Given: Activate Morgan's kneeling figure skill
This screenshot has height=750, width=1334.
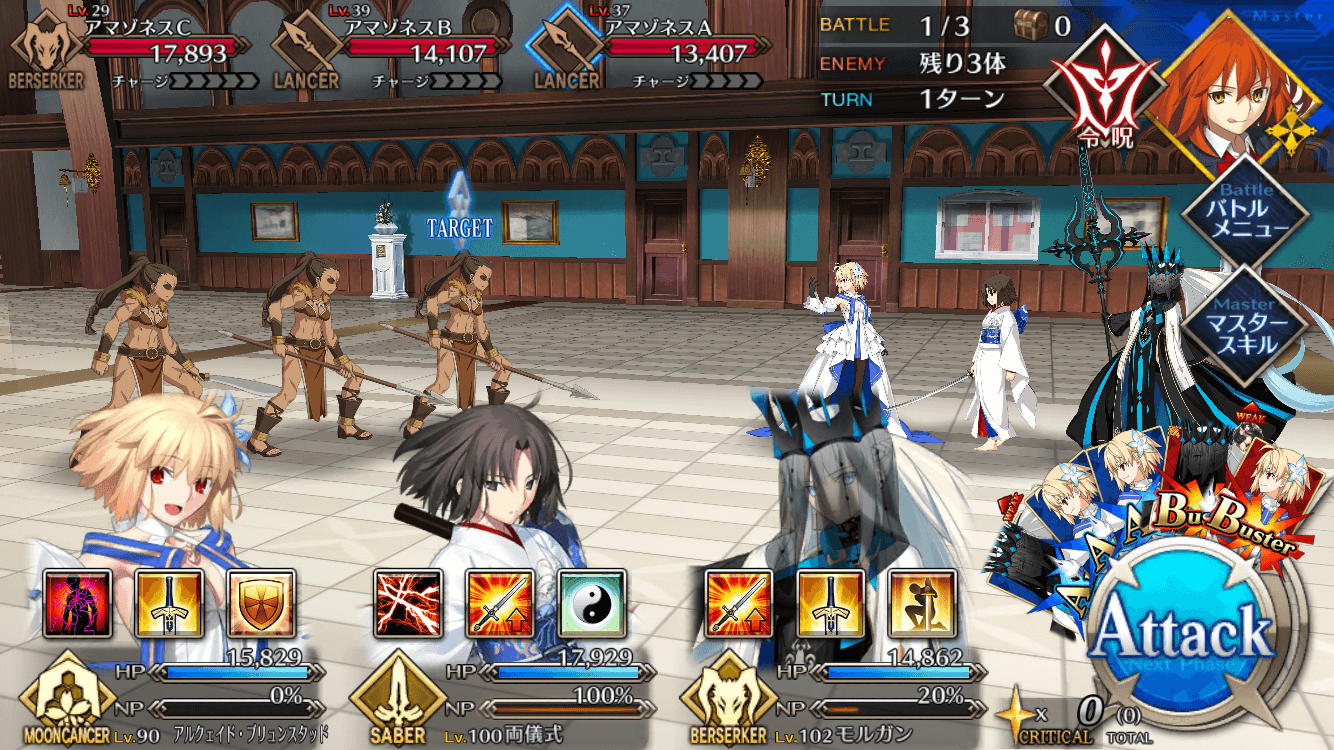Looking at the screenshot, I should click(923, 604).
